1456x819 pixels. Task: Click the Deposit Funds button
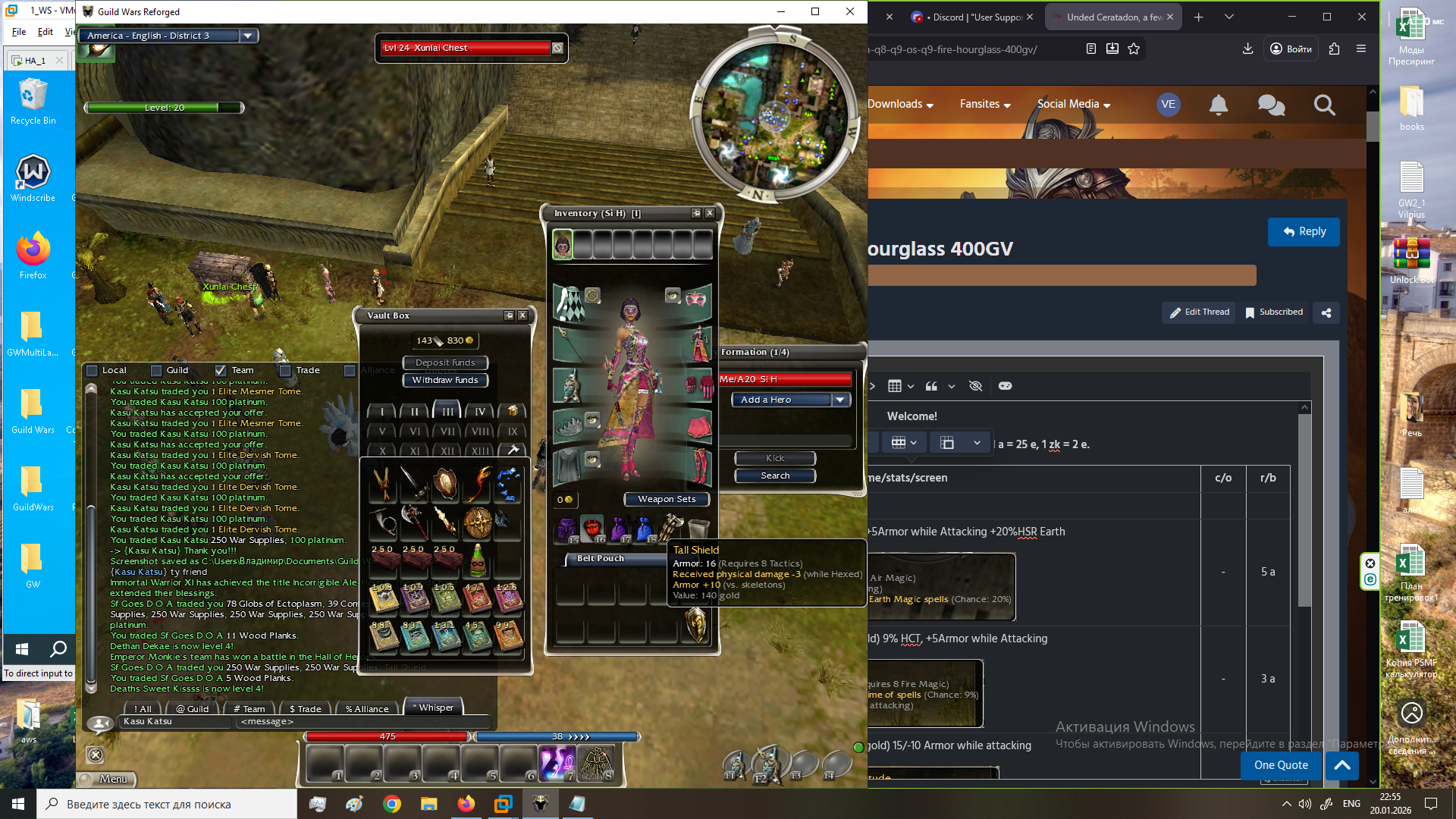pos(445,362)
